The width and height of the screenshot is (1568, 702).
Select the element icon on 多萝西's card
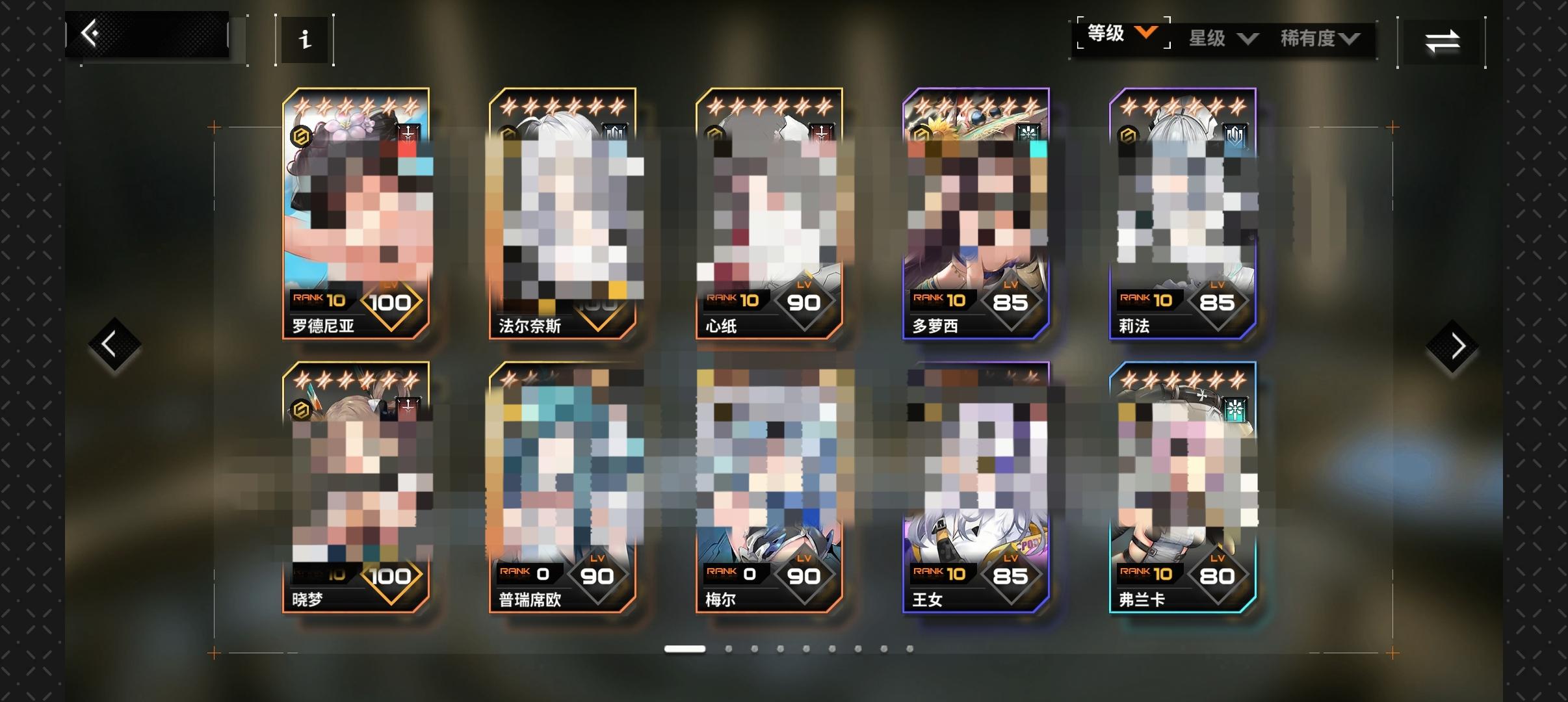pos(1027,131)
